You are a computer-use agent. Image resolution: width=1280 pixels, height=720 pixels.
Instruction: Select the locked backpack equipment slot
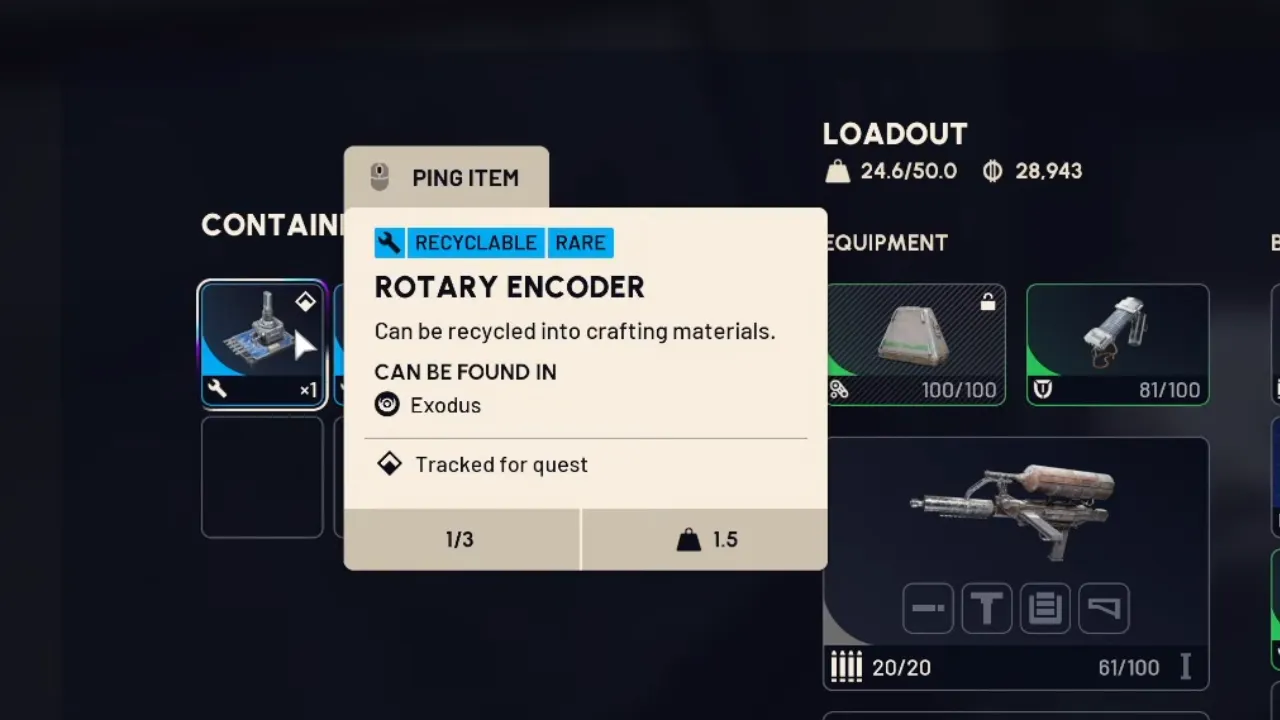click(915, 344)
